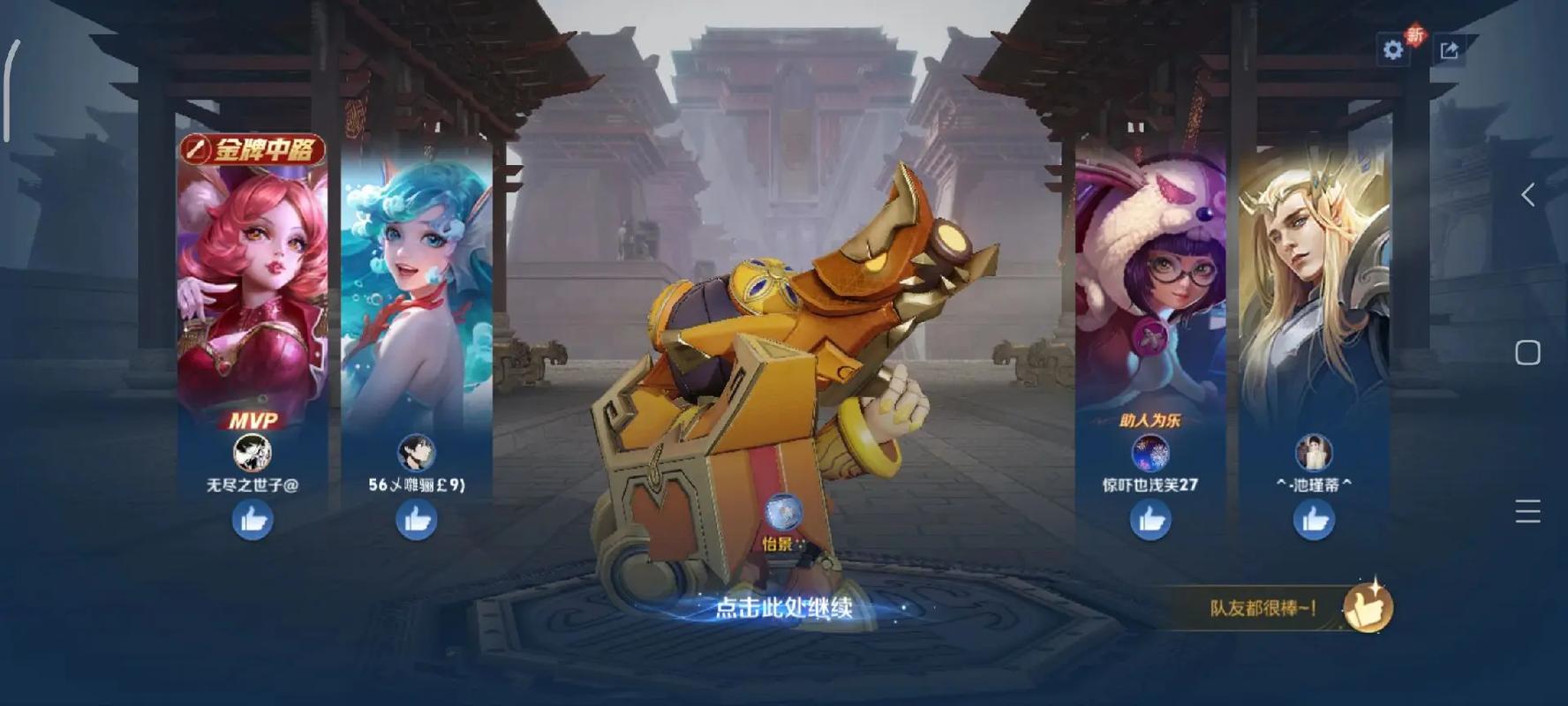This screenshot has width=1568, height=706.
Task: View the avatar of 惊吓也浅笑27
Action: click(1150, 453)
